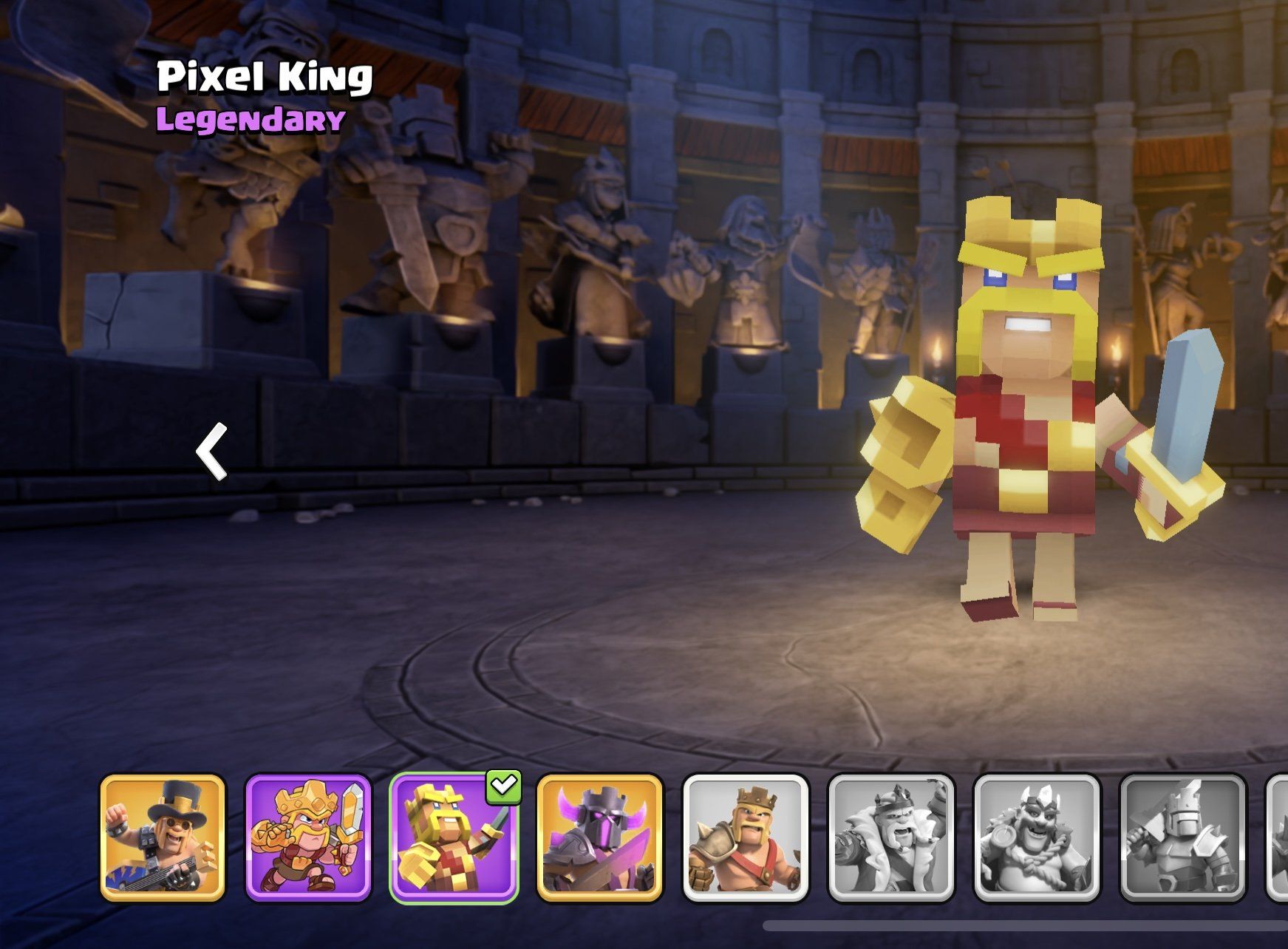Choose the locked armored knight King skin
This screenshot has height=949, width=1288.
pos(1182,837)
